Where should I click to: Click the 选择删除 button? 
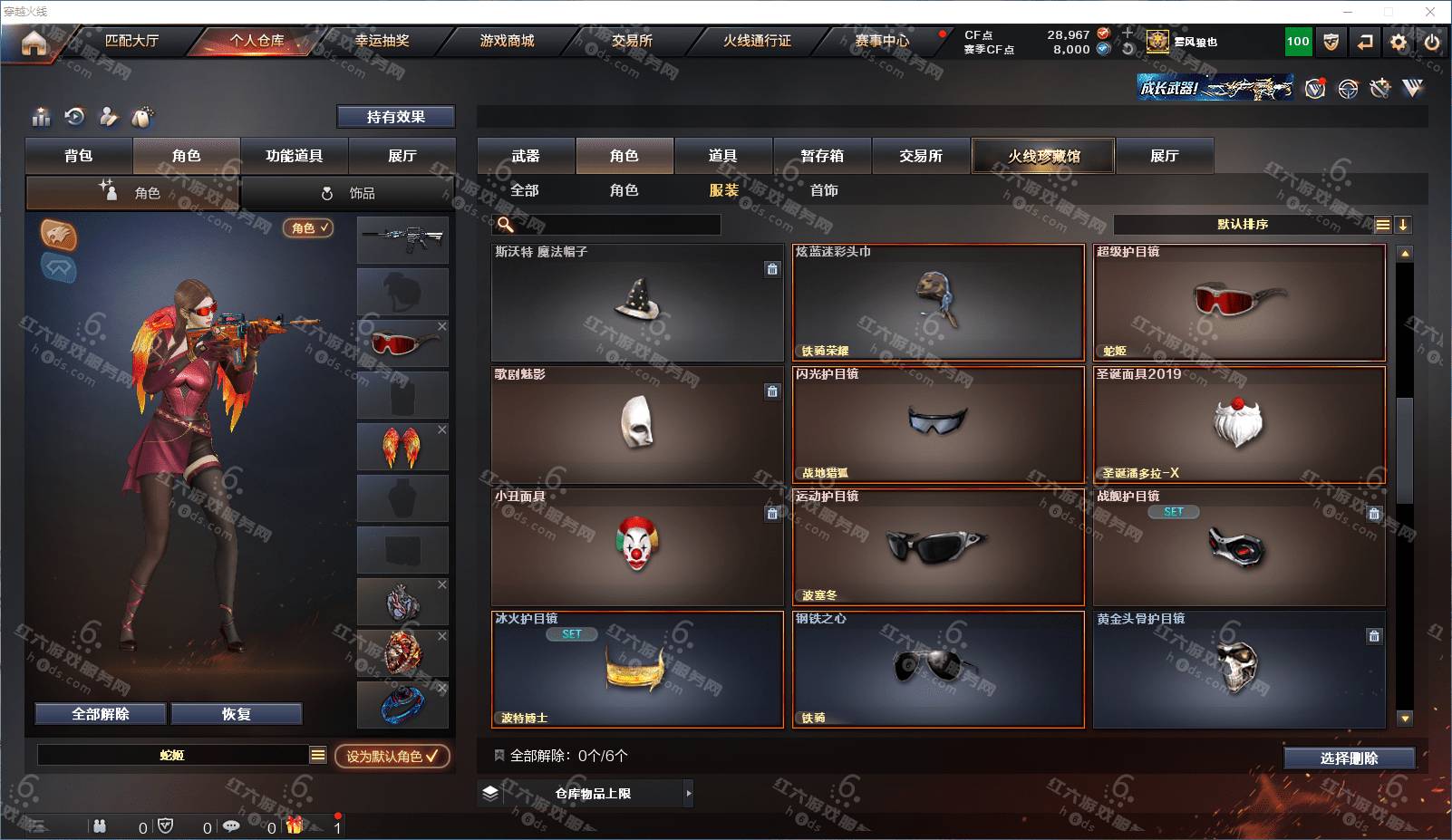(1349, 758)
